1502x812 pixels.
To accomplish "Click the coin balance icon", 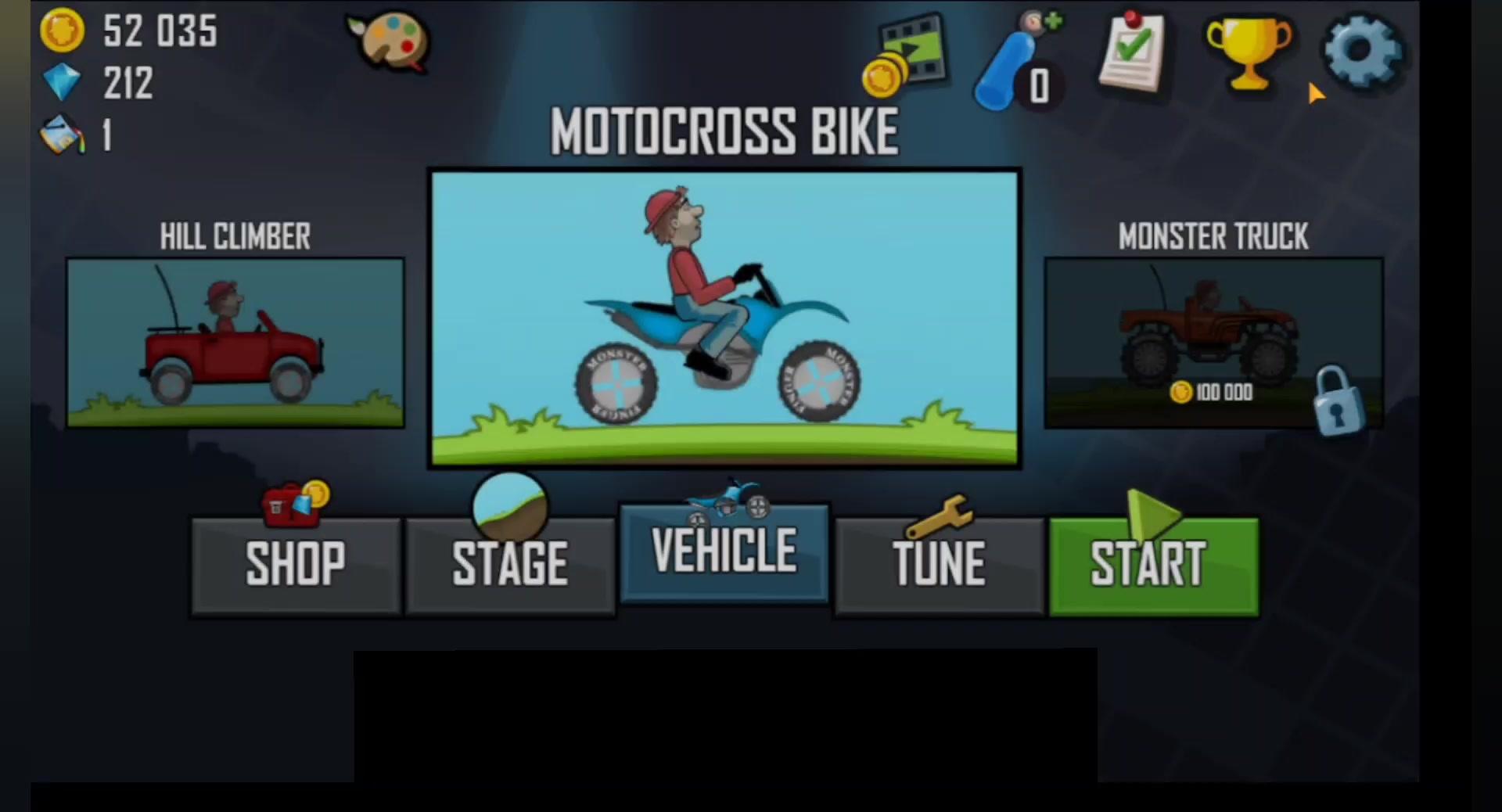I will pyautogui.click(x=63, y=33).
